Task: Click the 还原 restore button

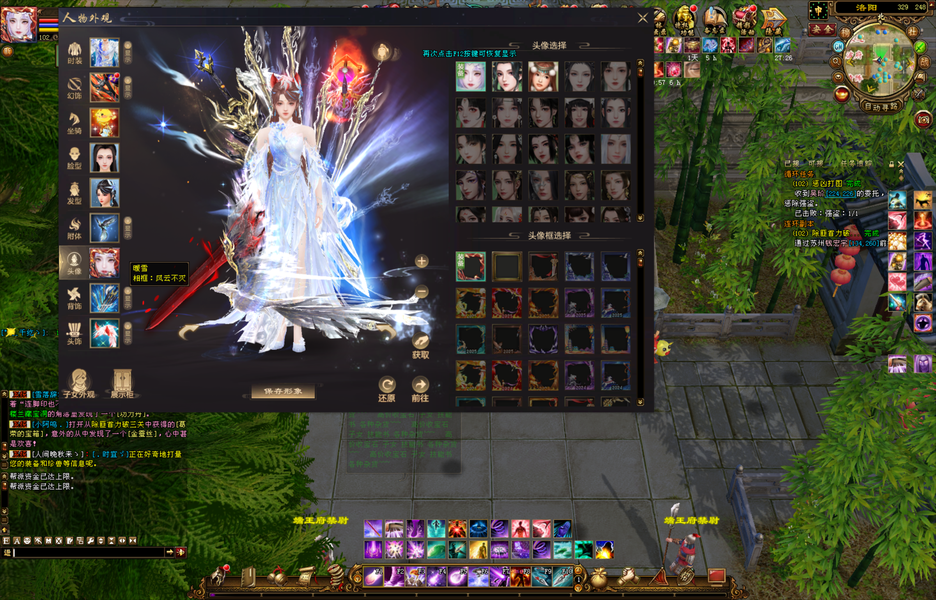Action: 387,388
